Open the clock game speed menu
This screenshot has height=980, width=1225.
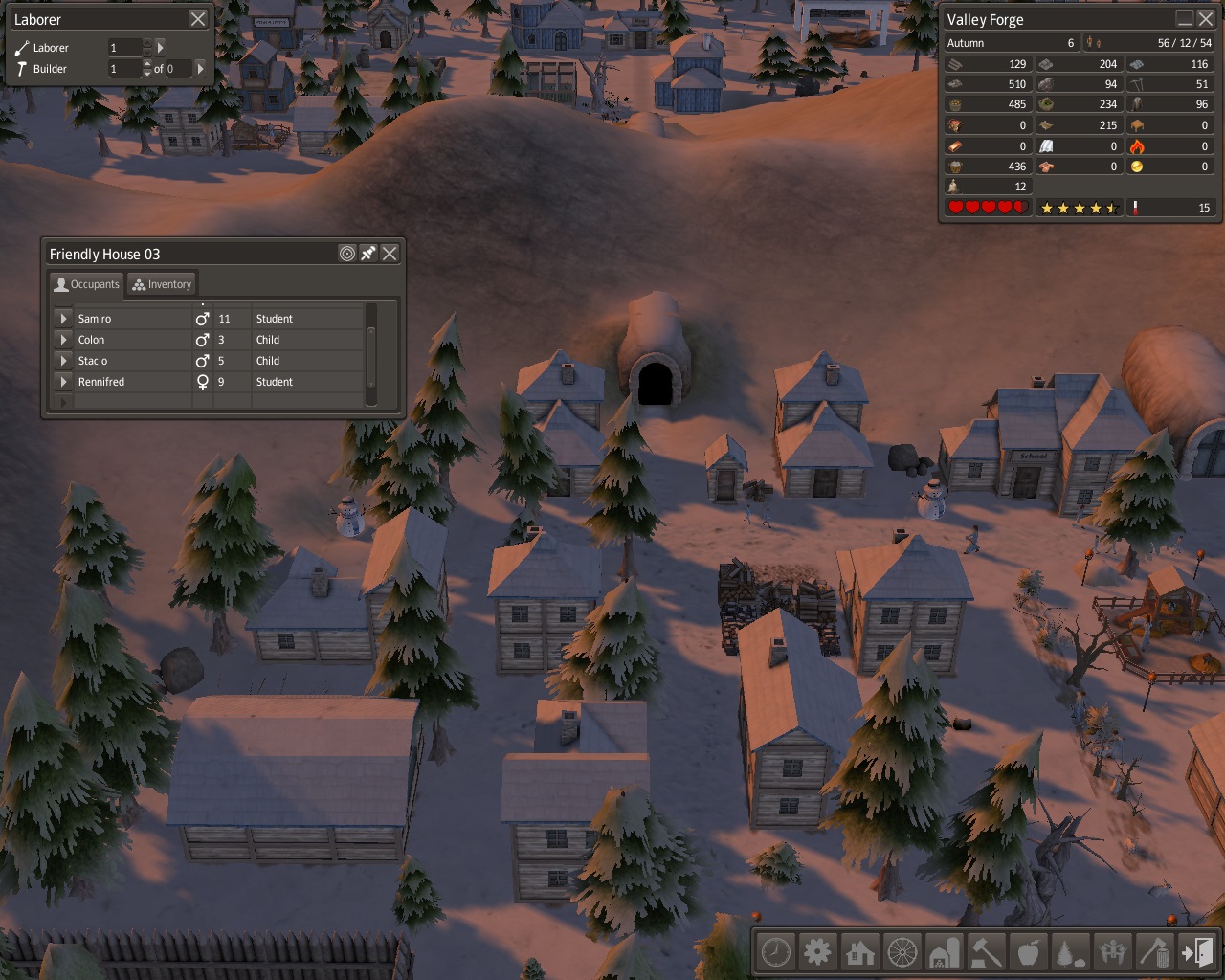[x=776, y=952]
